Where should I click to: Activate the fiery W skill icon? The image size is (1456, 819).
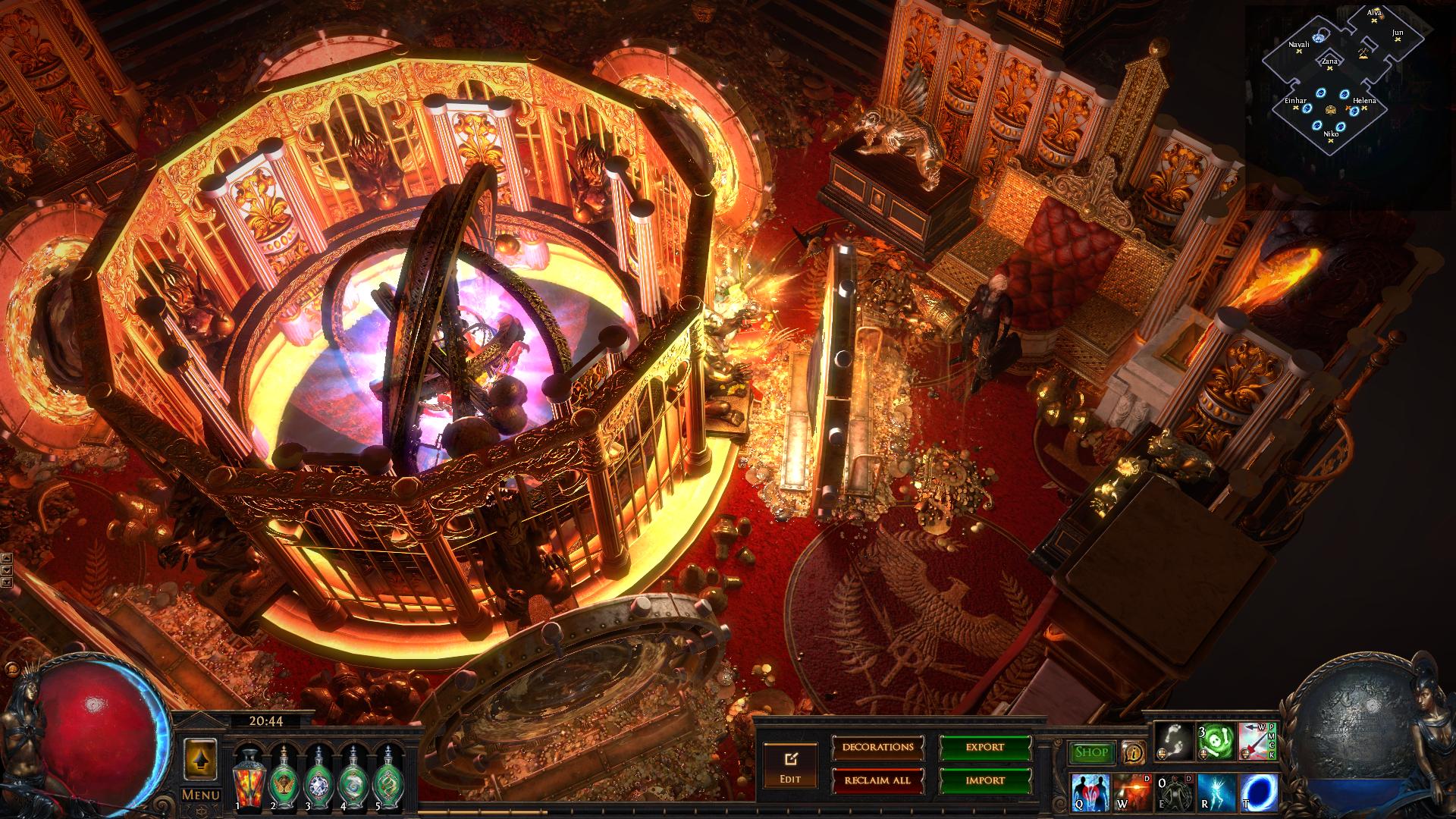[1132, 791]
